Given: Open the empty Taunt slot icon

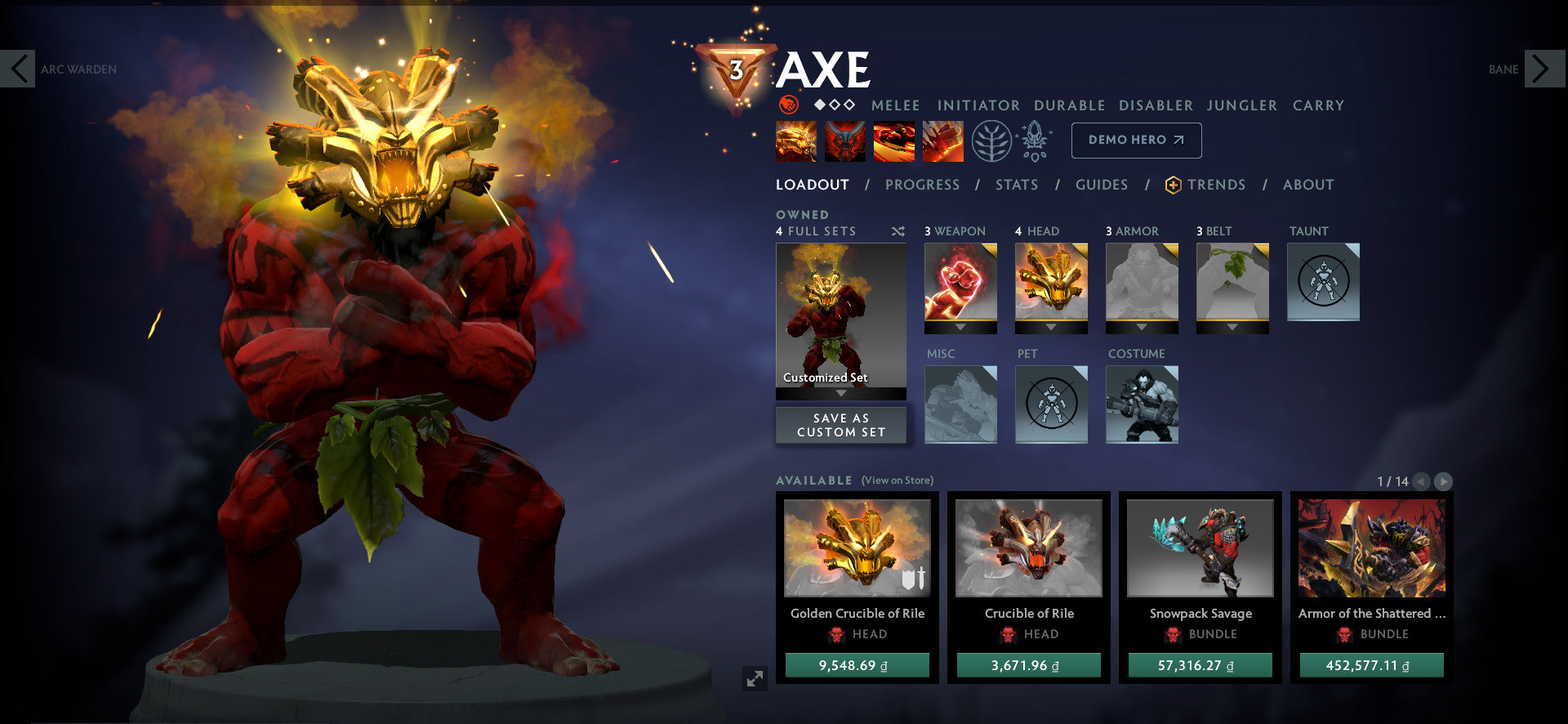Looking at the screenshot, I should (1323, 281).
